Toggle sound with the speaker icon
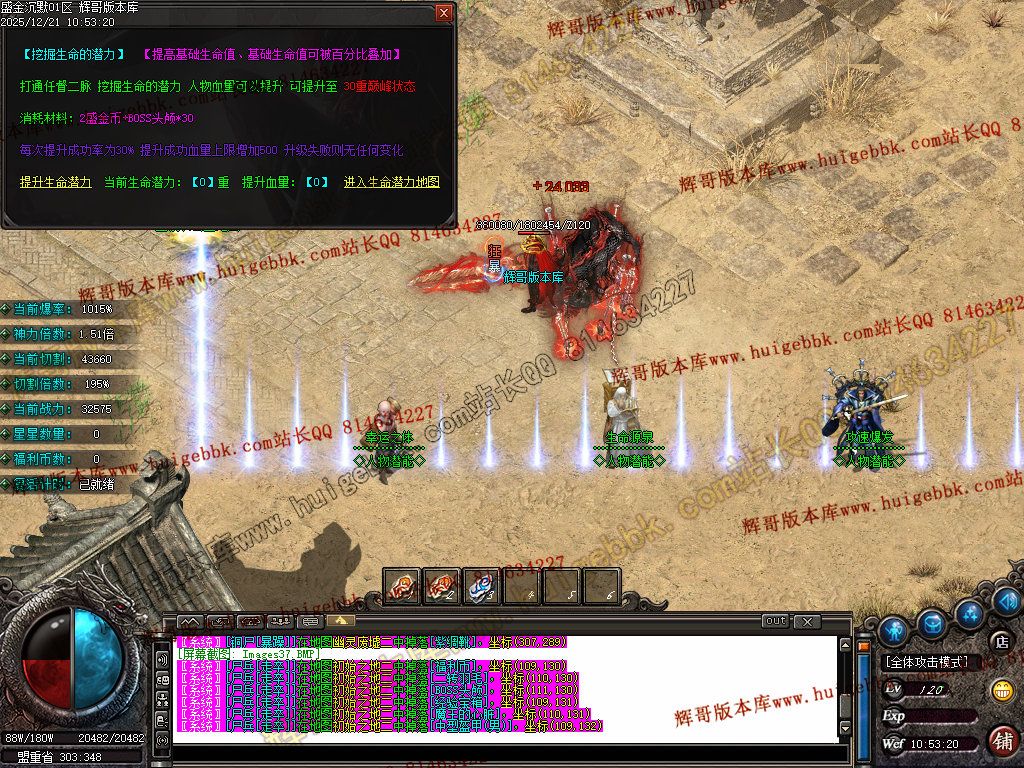Image resolution: width=1024 pixels, height=768 pixels. (1007, 600)
